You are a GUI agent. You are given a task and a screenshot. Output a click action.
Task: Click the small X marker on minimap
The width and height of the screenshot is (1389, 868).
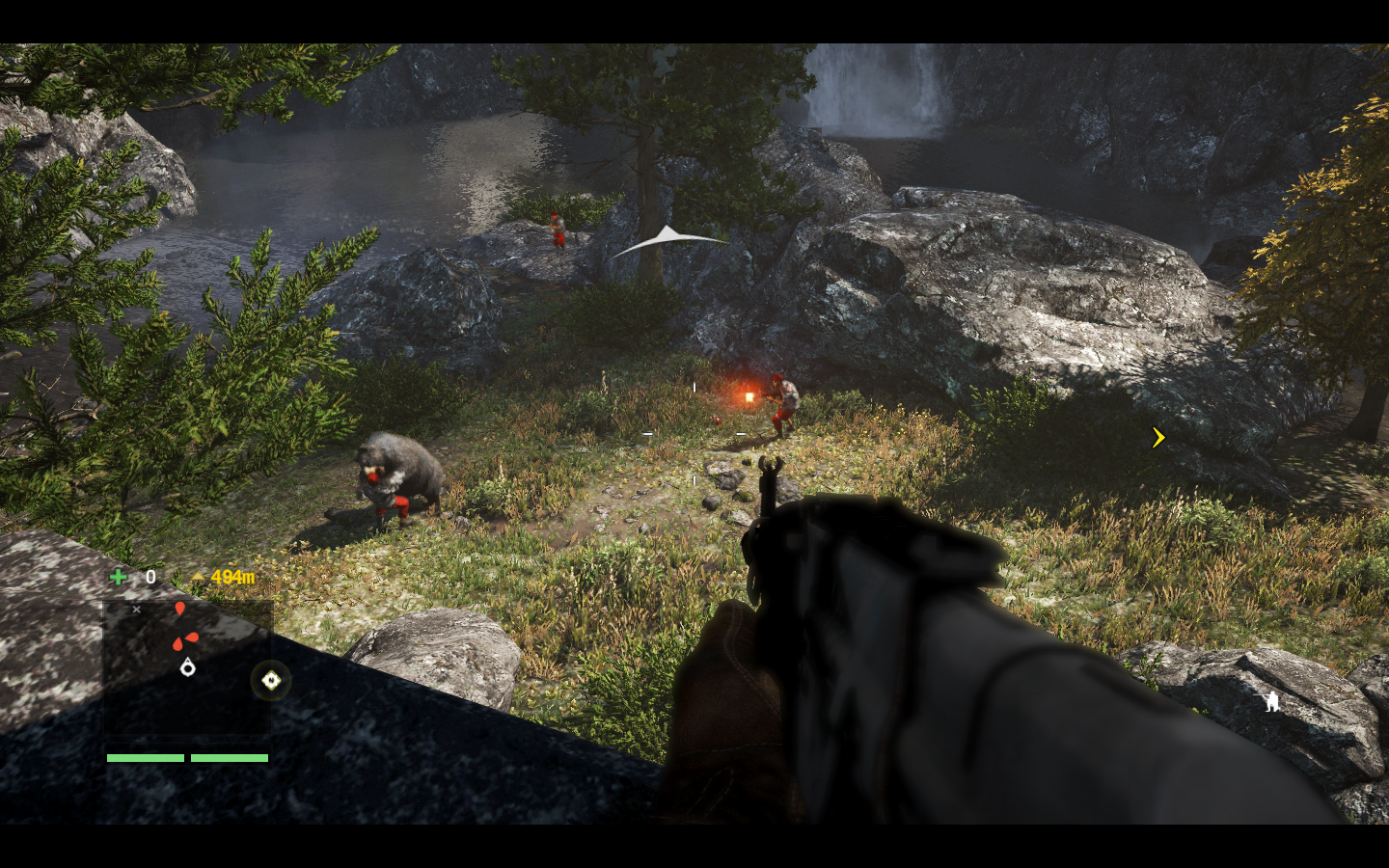tap(137, 610)
